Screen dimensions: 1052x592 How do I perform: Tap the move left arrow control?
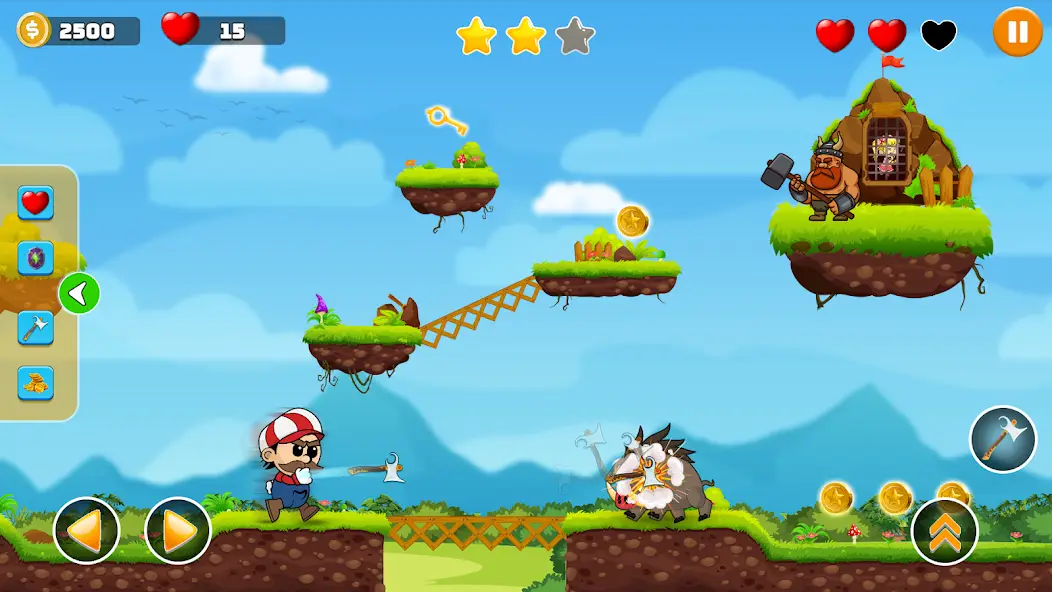tap(87, 530)
